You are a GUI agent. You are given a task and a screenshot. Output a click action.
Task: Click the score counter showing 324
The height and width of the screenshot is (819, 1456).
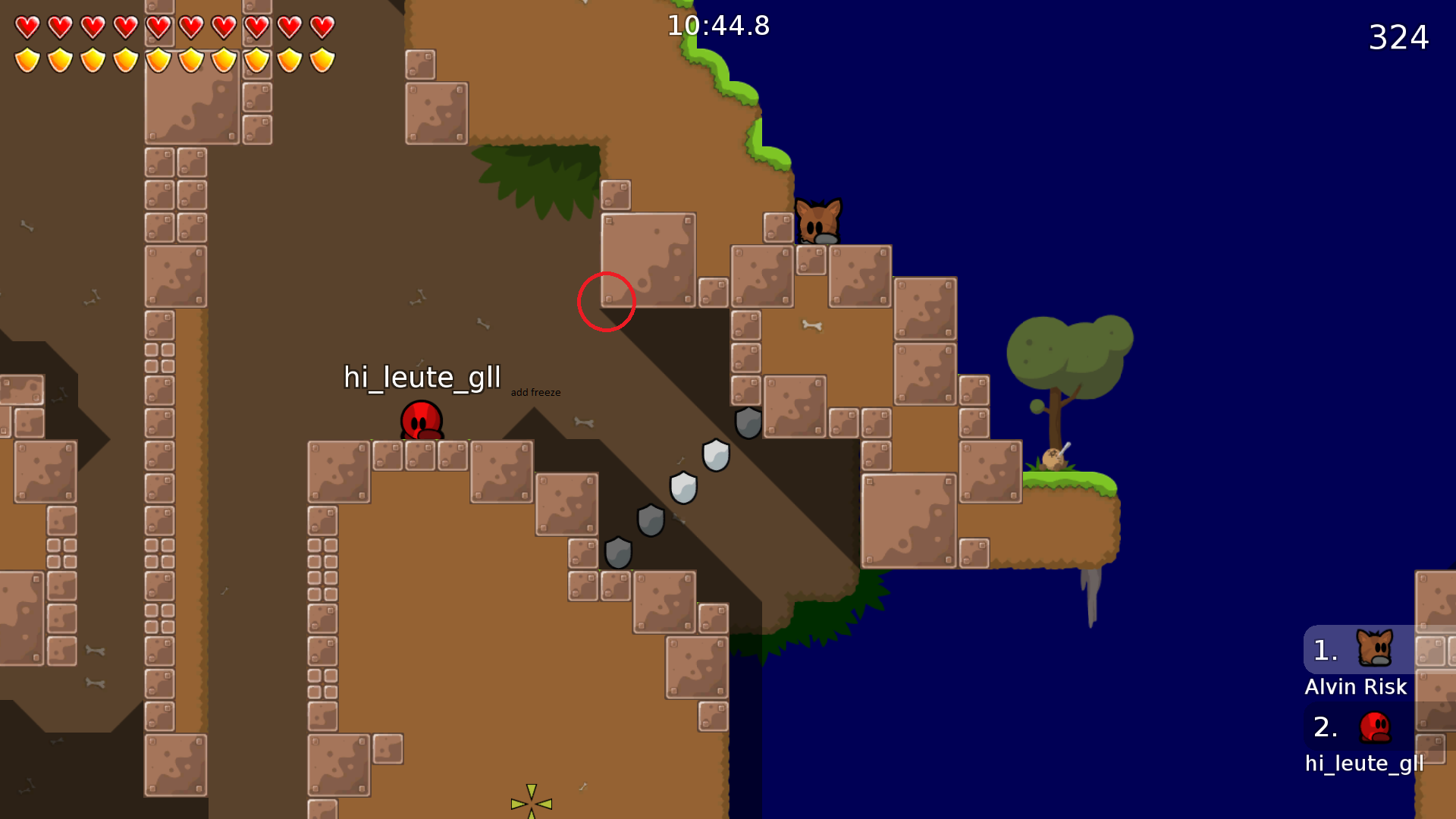[1398, 36]
